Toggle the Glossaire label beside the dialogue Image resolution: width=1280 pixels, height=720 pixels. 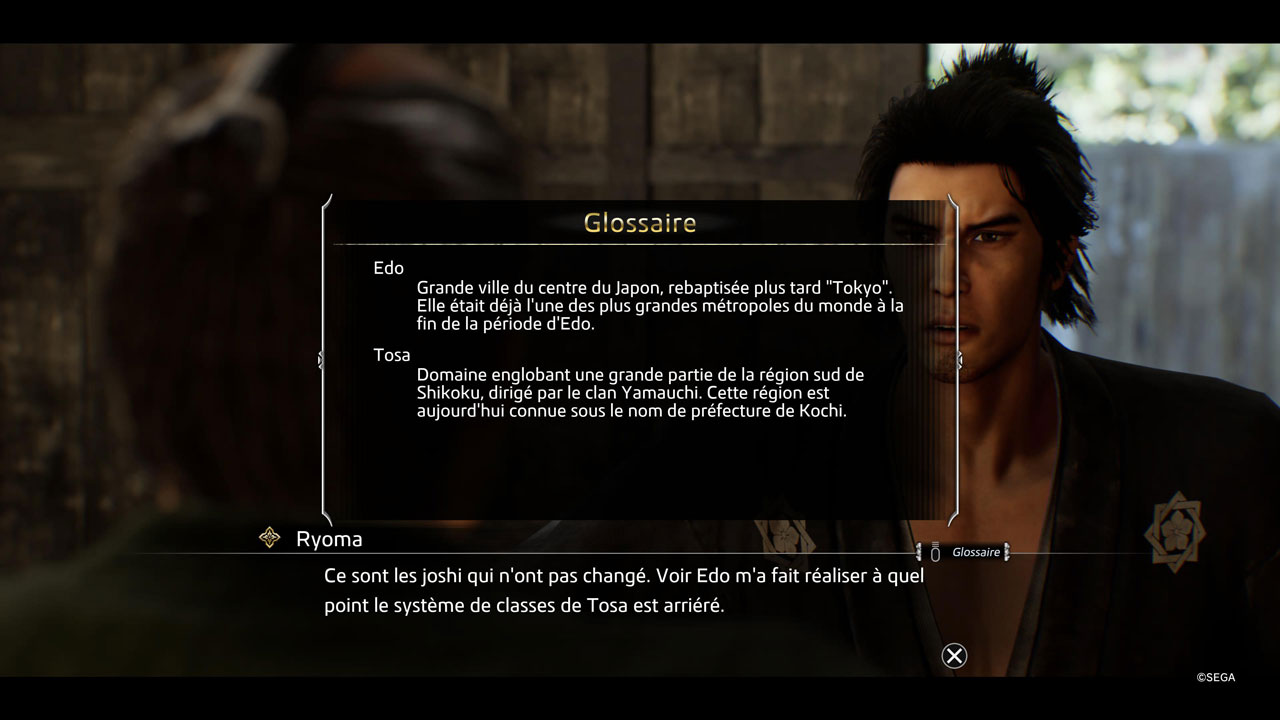click(x=975, y=552)
